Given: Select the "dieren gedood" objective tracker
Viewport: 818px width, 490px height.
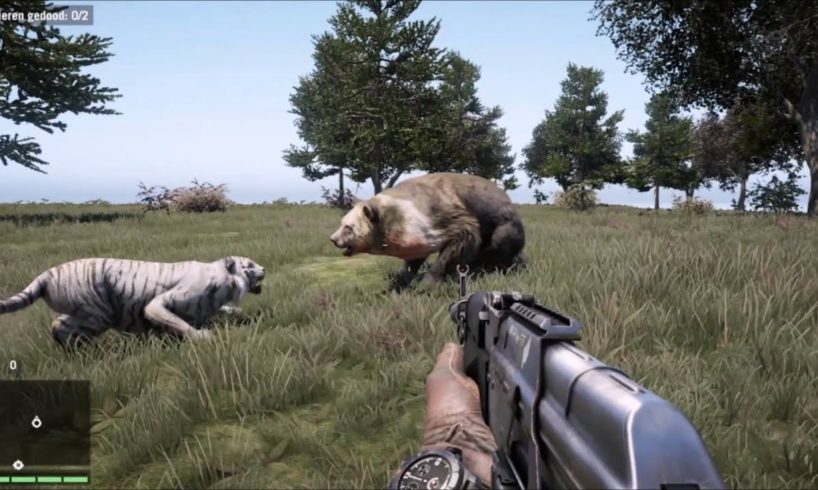Looking at the screenshot, I should [x=46, y=15].
